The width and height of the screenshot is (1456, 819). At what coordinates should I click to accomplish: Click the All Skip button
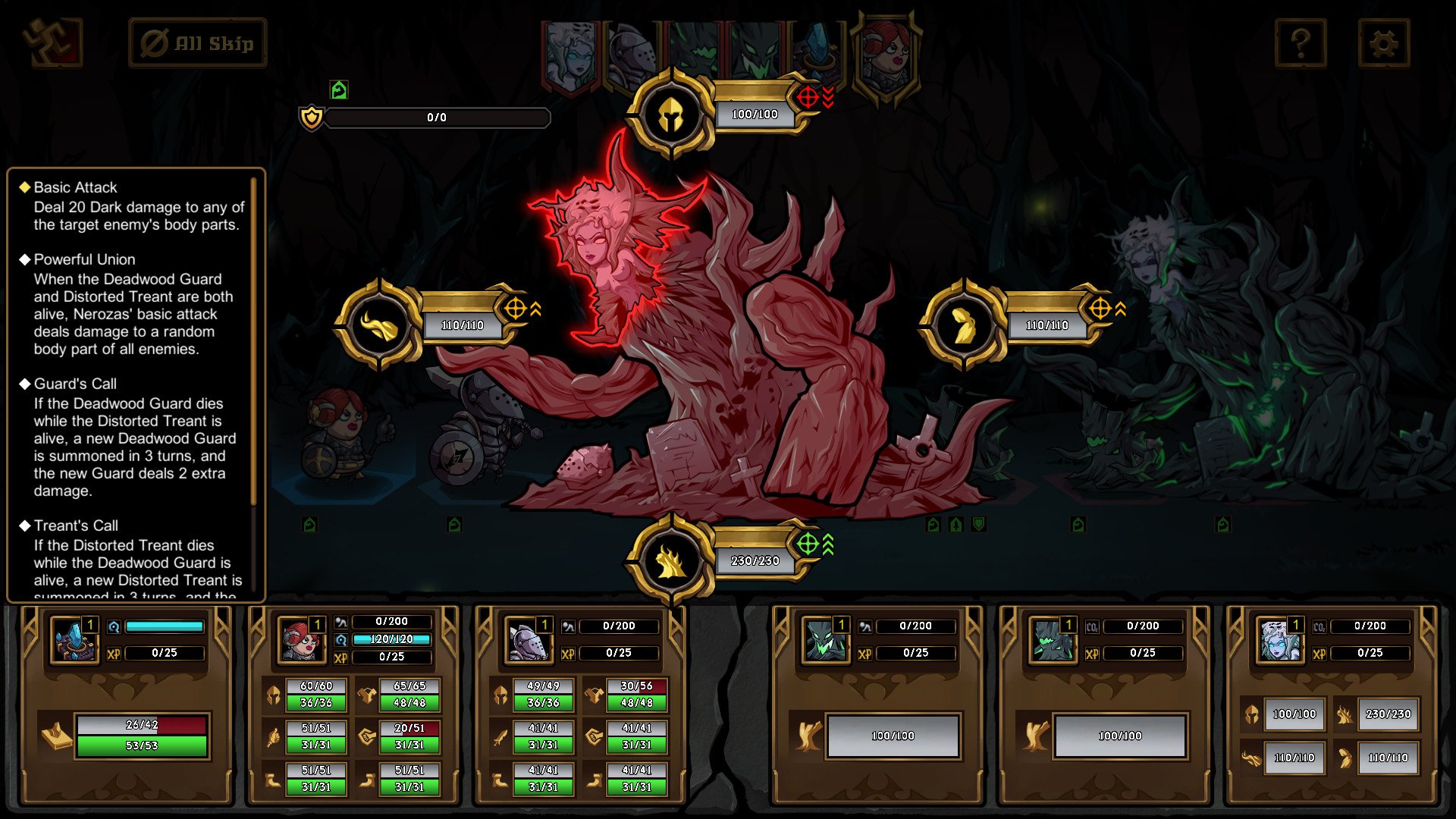coord(198,43)
